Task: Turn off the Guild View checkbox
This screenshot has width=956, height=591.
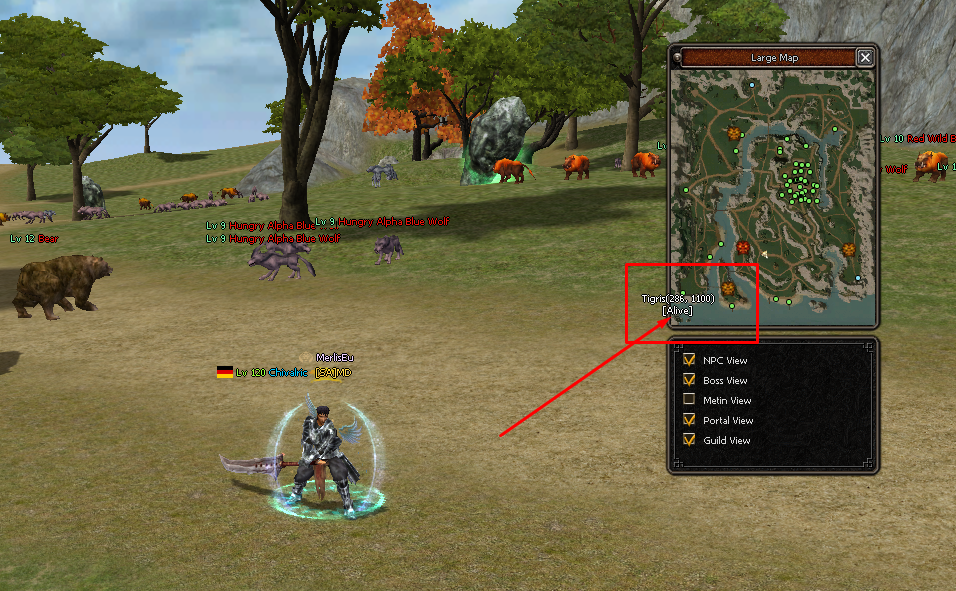Action: click(x=688, y=440)
